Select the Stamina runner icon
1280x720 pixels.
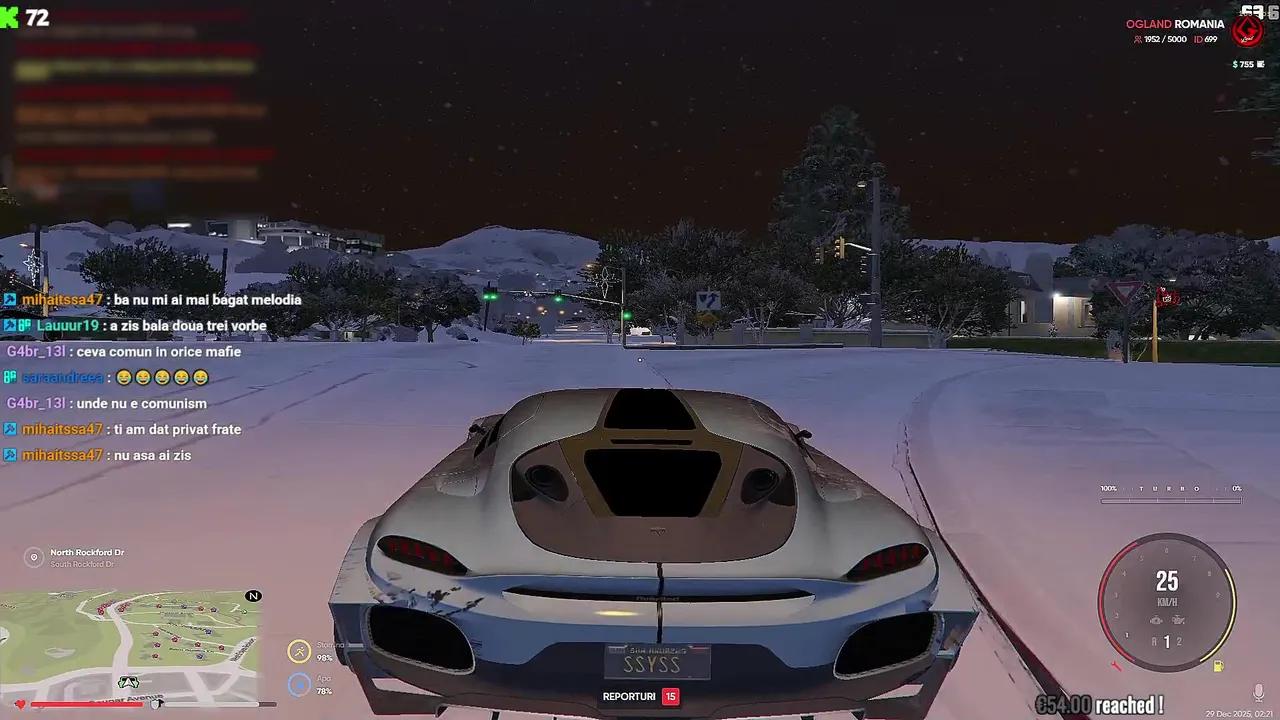click(x=299, y=651)
